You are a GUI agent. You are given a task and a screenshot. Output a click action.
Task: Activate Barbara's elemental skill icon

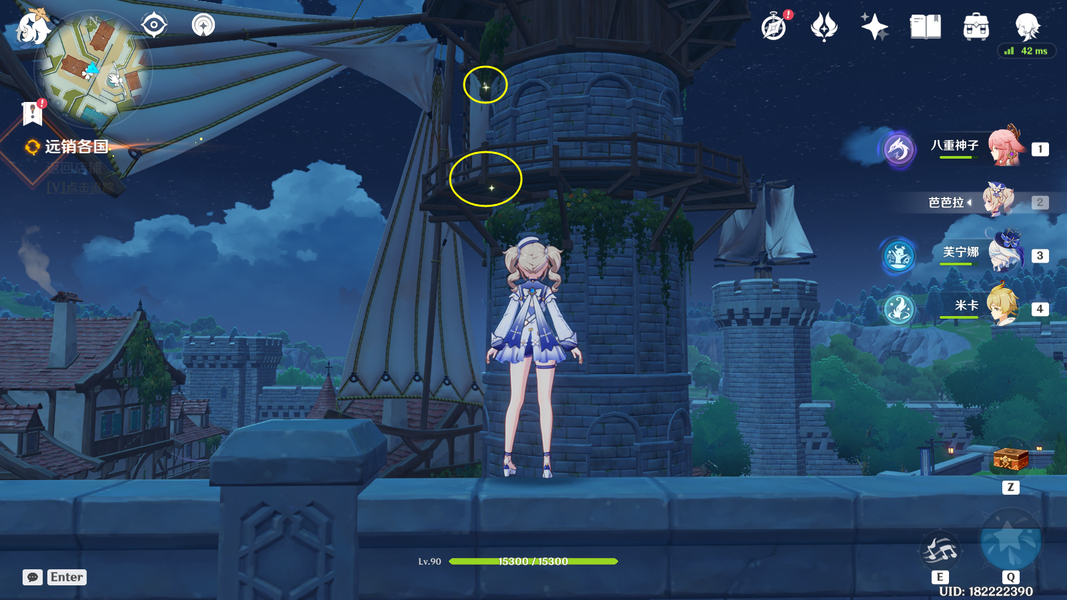[x=940, y=549]
